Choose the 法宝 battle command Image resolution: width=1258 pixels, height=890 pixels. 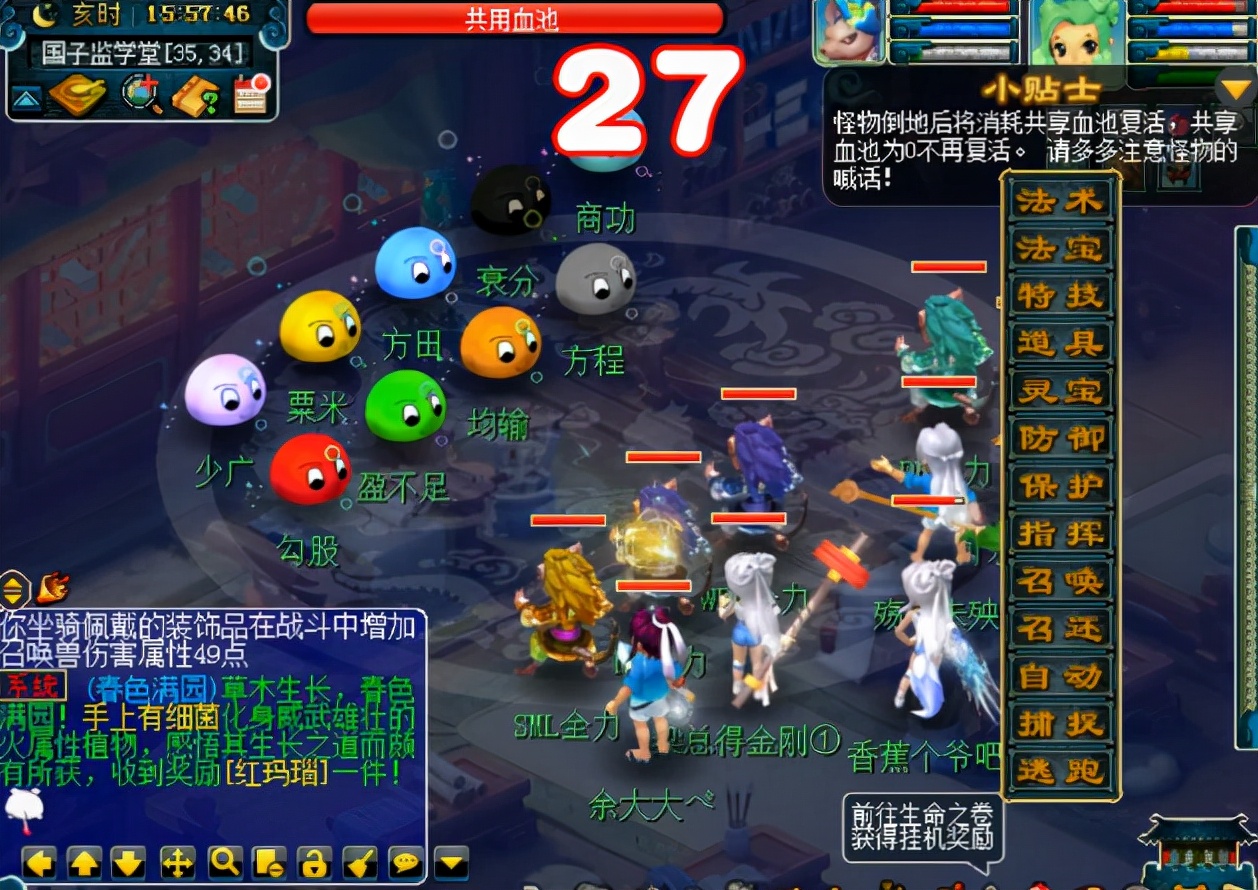(x=1059, y=249)
